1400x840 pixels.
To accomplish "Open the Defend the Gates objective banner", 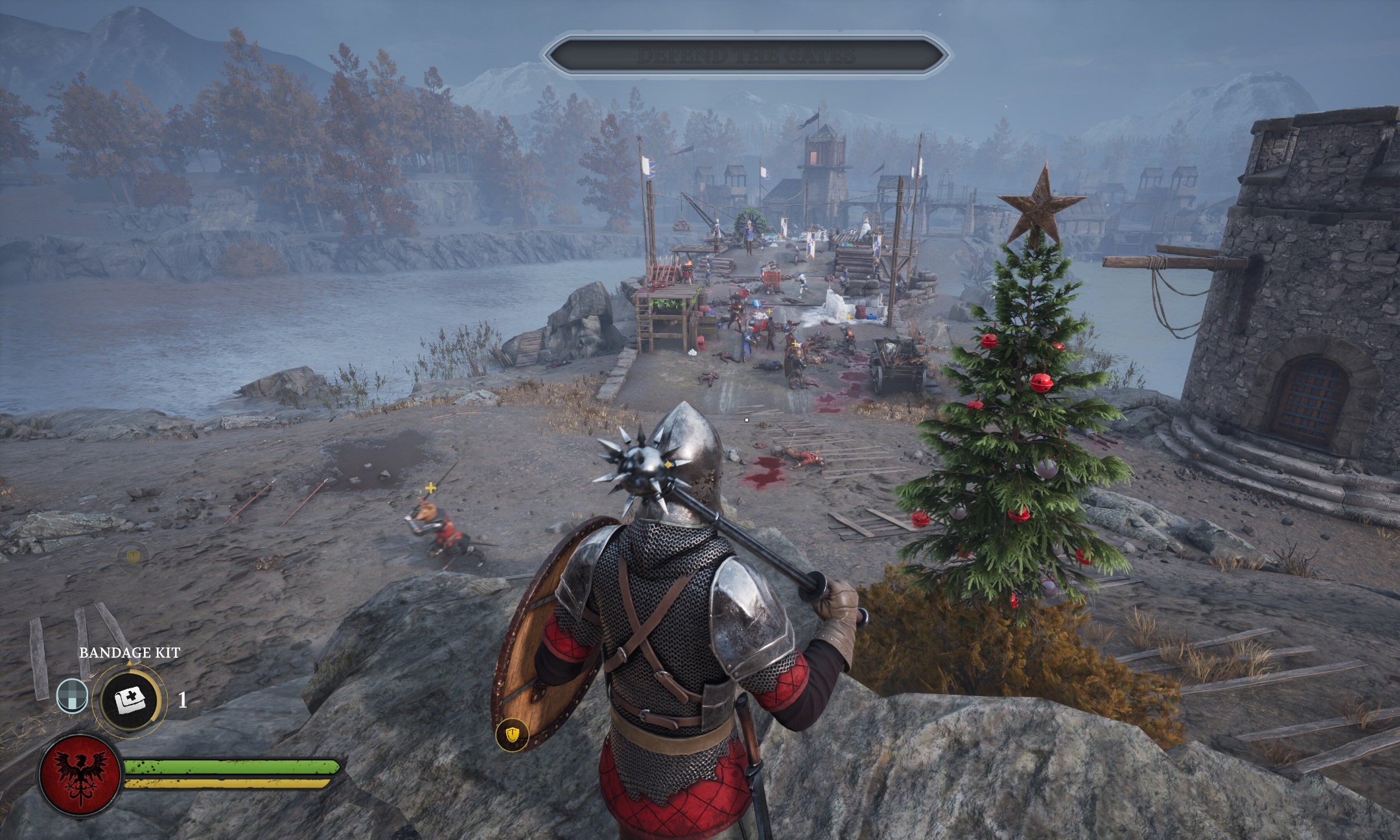I will (x=746, y=56).
